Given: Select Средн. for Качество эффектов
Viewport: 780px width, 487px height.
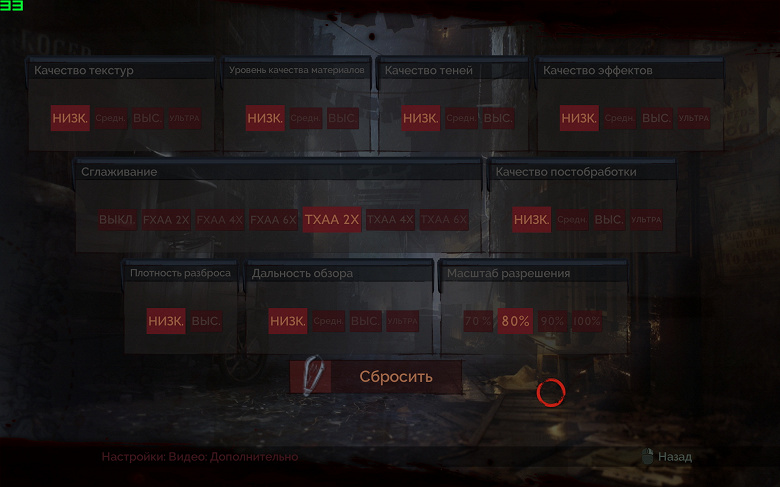Looking at the screenshot, I should [x=619, y=119].
